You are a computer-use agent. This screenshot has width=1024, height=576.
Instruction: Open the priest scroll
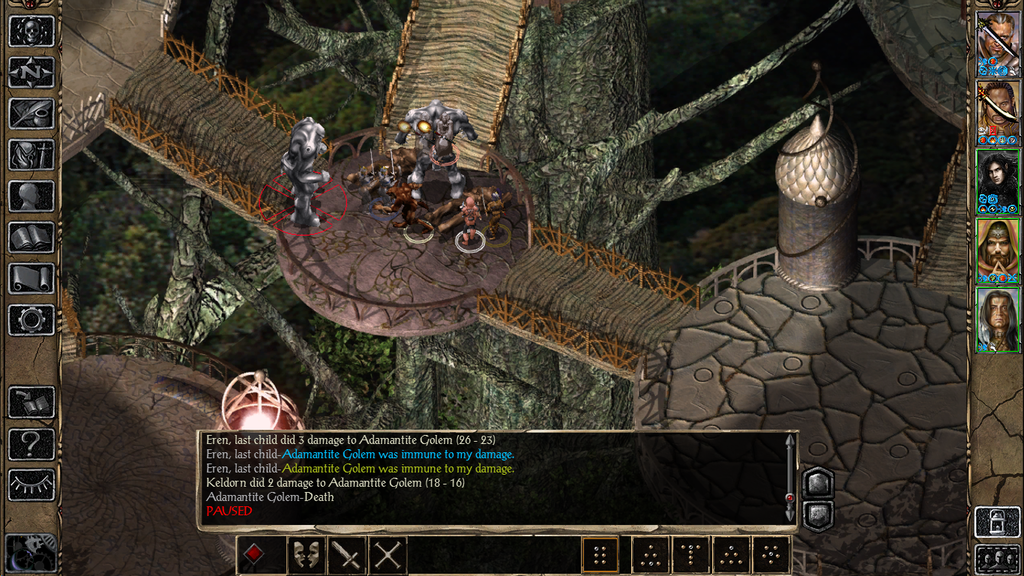(31, 278)
